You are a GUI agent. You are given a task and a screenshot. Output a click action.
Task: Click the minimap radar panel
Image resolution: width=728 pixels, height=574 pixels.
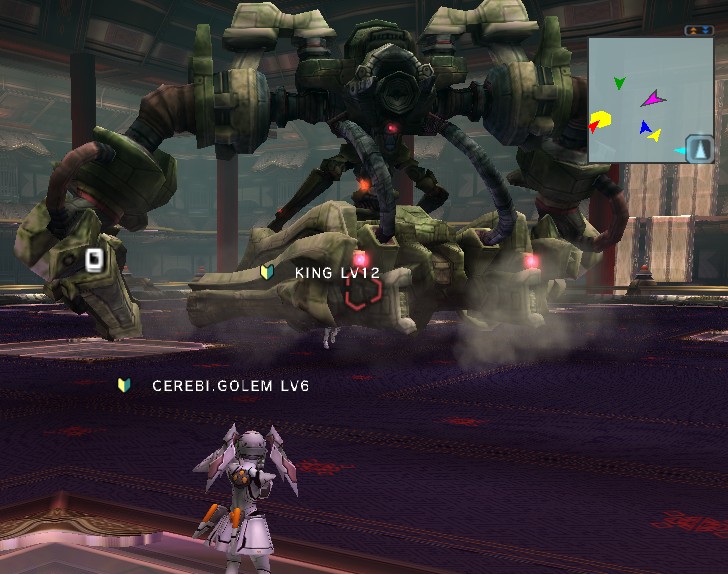point(650,100)
